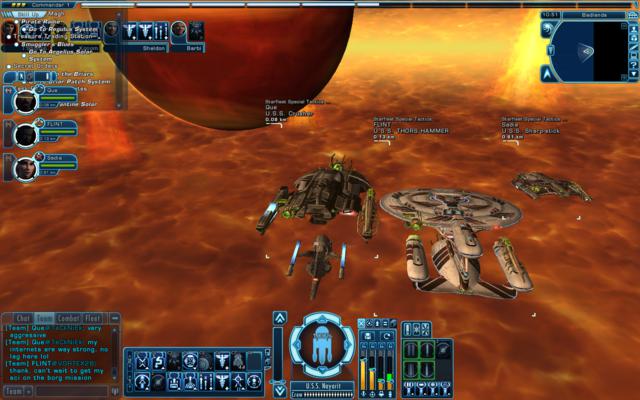Switch to the Chat tab
The image size is (640, 400).
coord(24,318)
